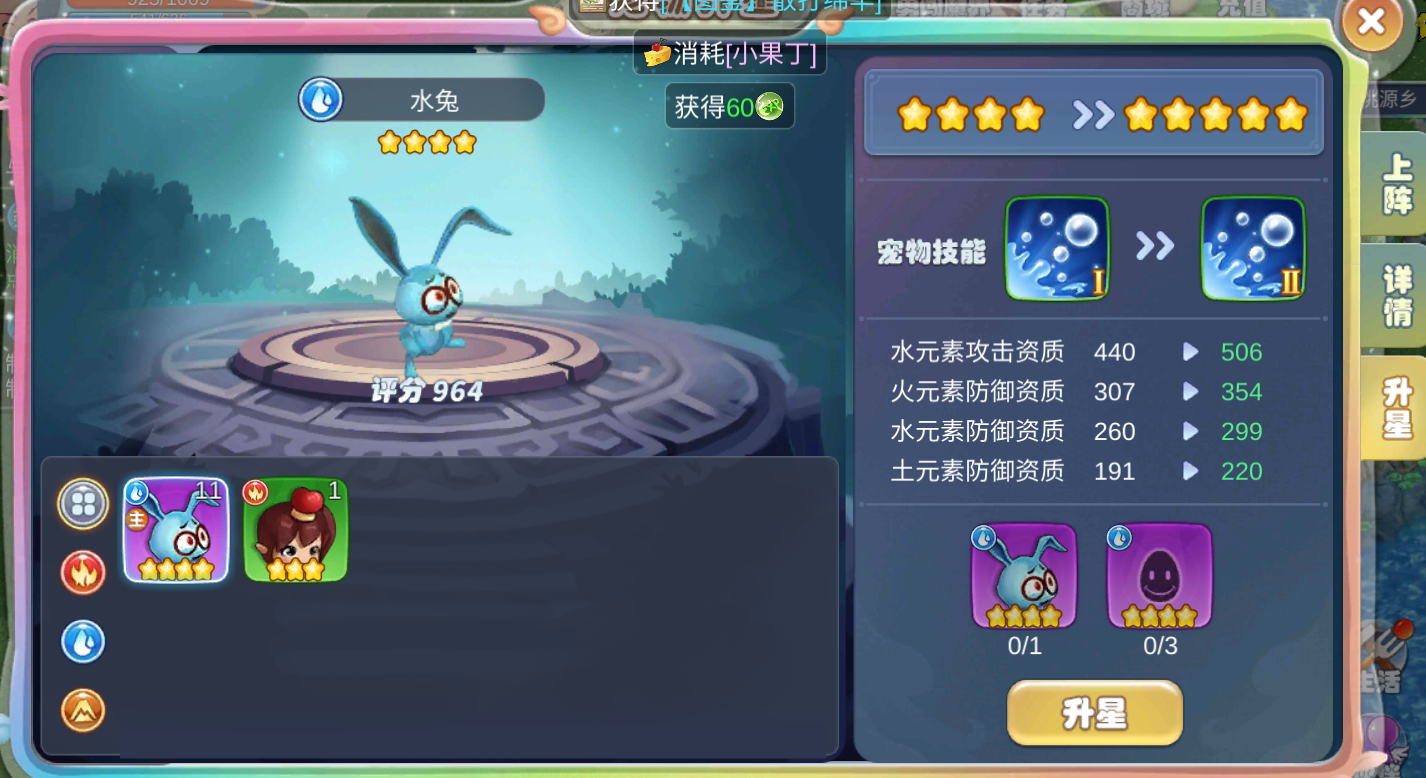Select the fire character pet thumbnail
The width and height of the screenshot is (1426, 778).
[296, 530]
